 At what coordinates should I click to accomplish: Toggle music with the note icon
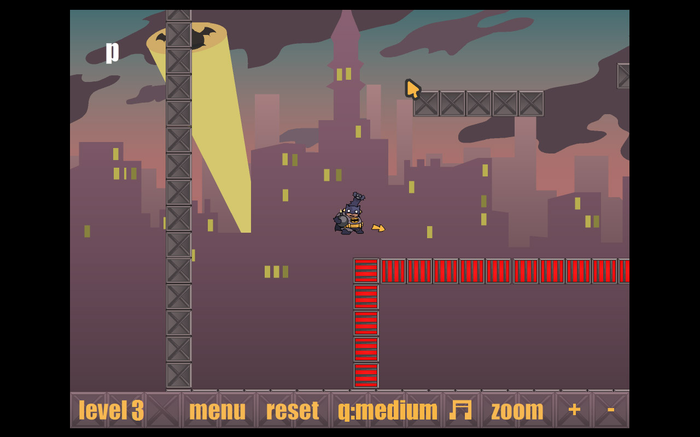click(x=460, y=410)
